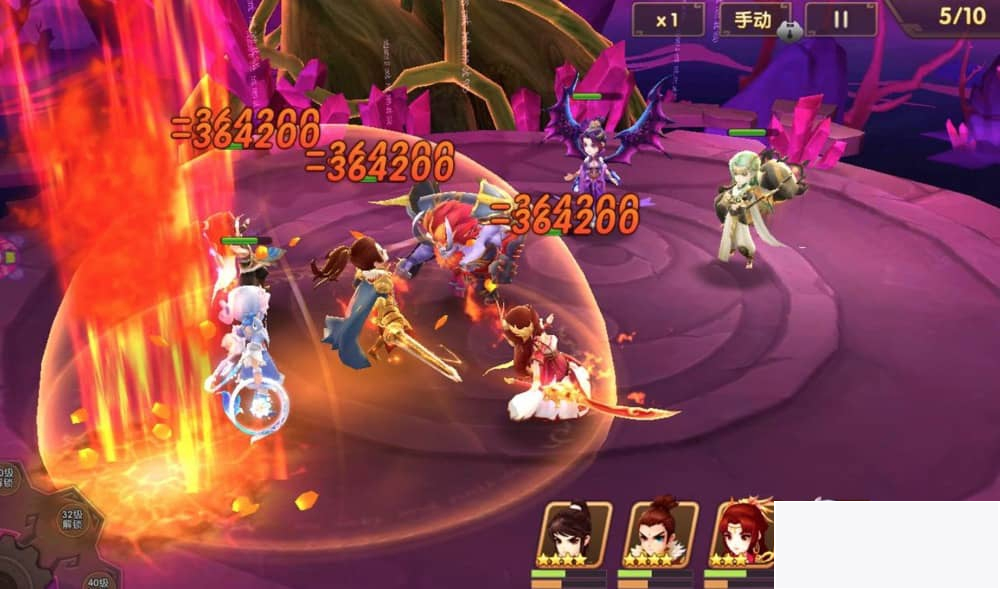1000x589 pixels.
Task: Activate the red-haired heroine portrait
Action: pyautogui.click(x=742, y=533)
